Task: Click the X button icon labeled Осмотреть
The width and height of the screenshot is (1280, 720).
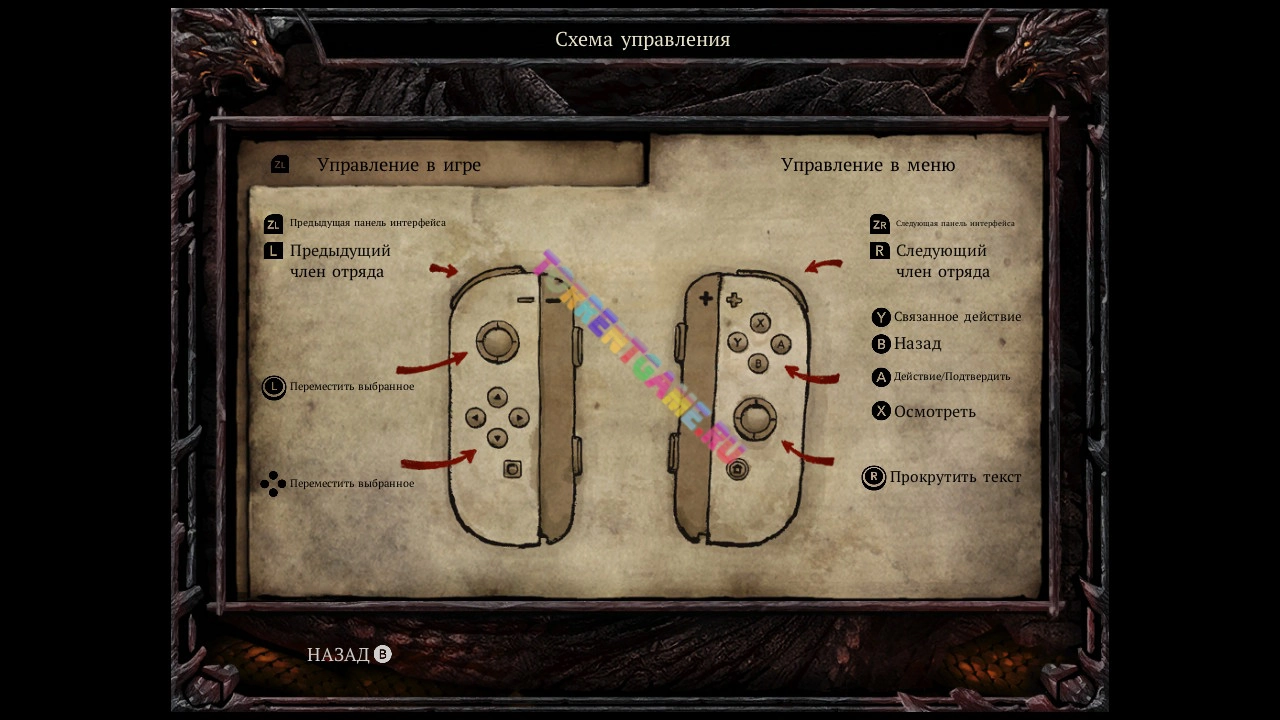Action: point(880,411)
